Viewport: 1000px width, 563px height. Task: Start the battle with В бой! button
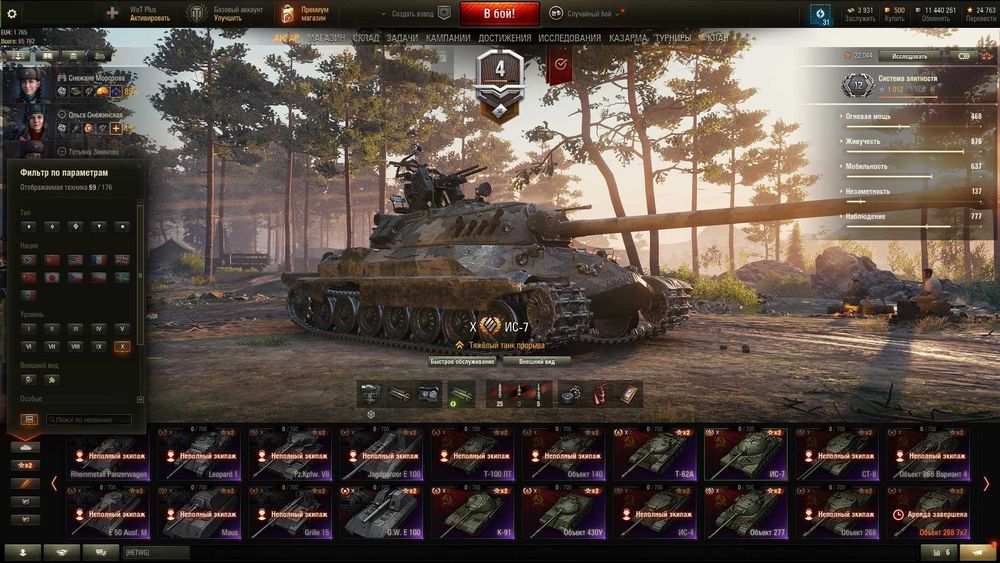(x=499, y=14)
